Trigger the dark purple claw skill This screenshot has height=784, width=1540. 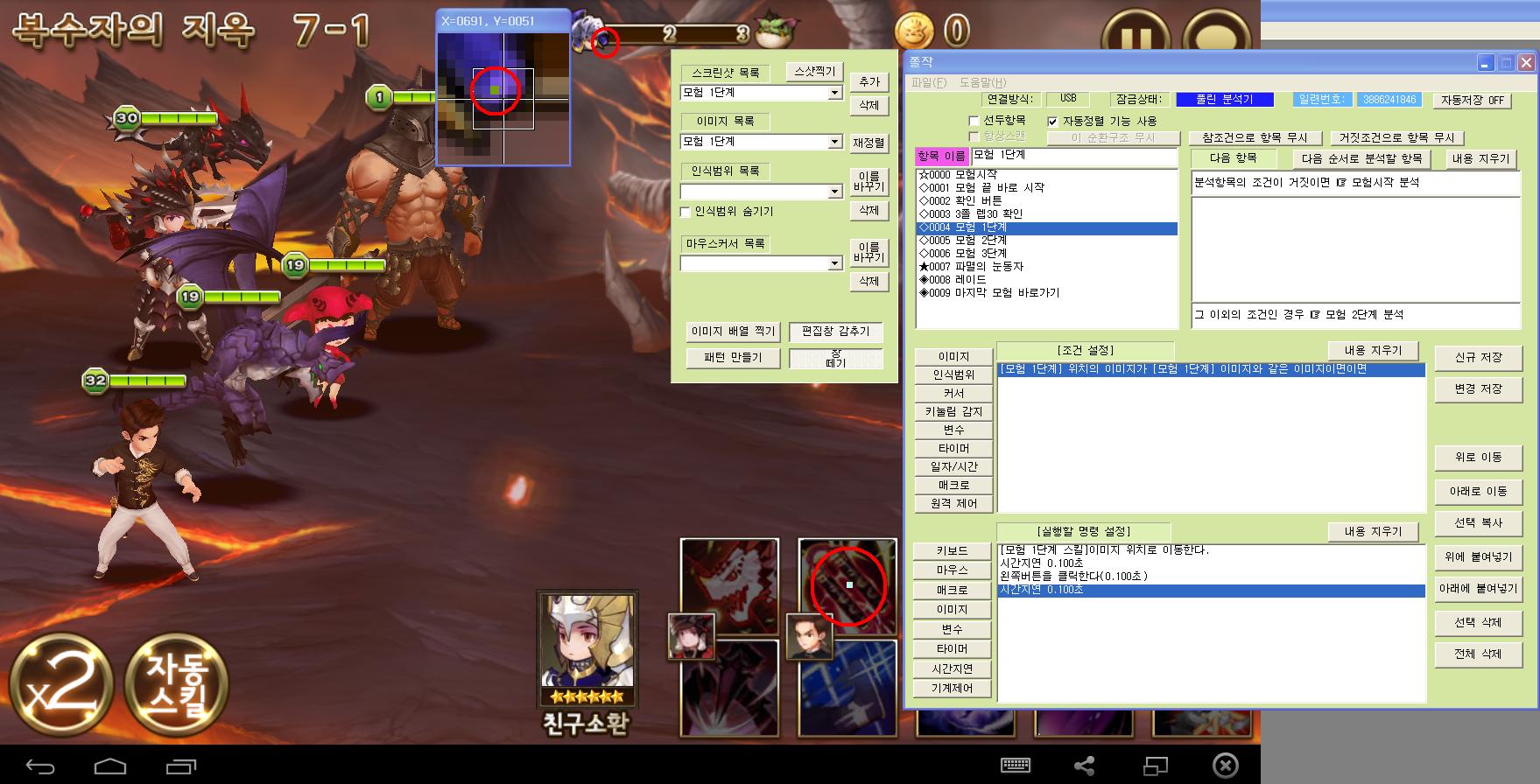[x=731, y=688]
